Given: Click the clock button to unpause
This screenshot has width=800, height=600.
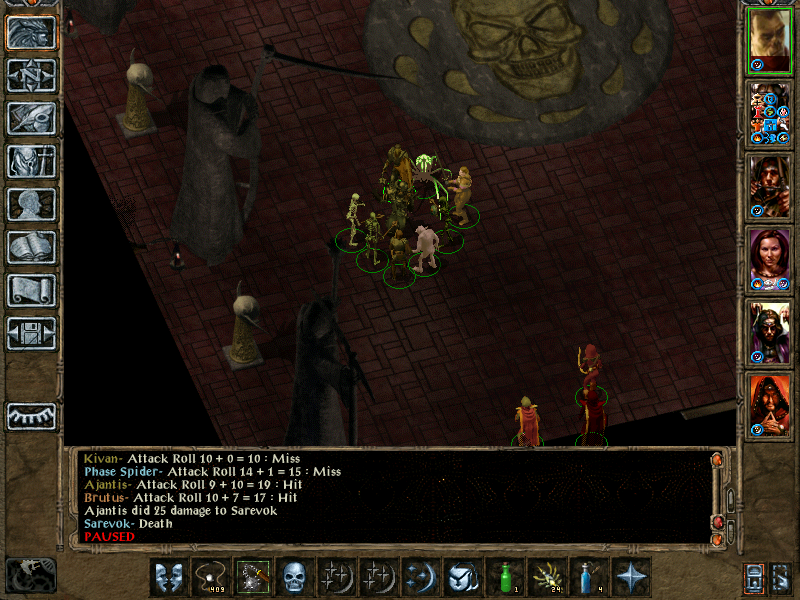Looking at the screenshot, I should (31, 574).
